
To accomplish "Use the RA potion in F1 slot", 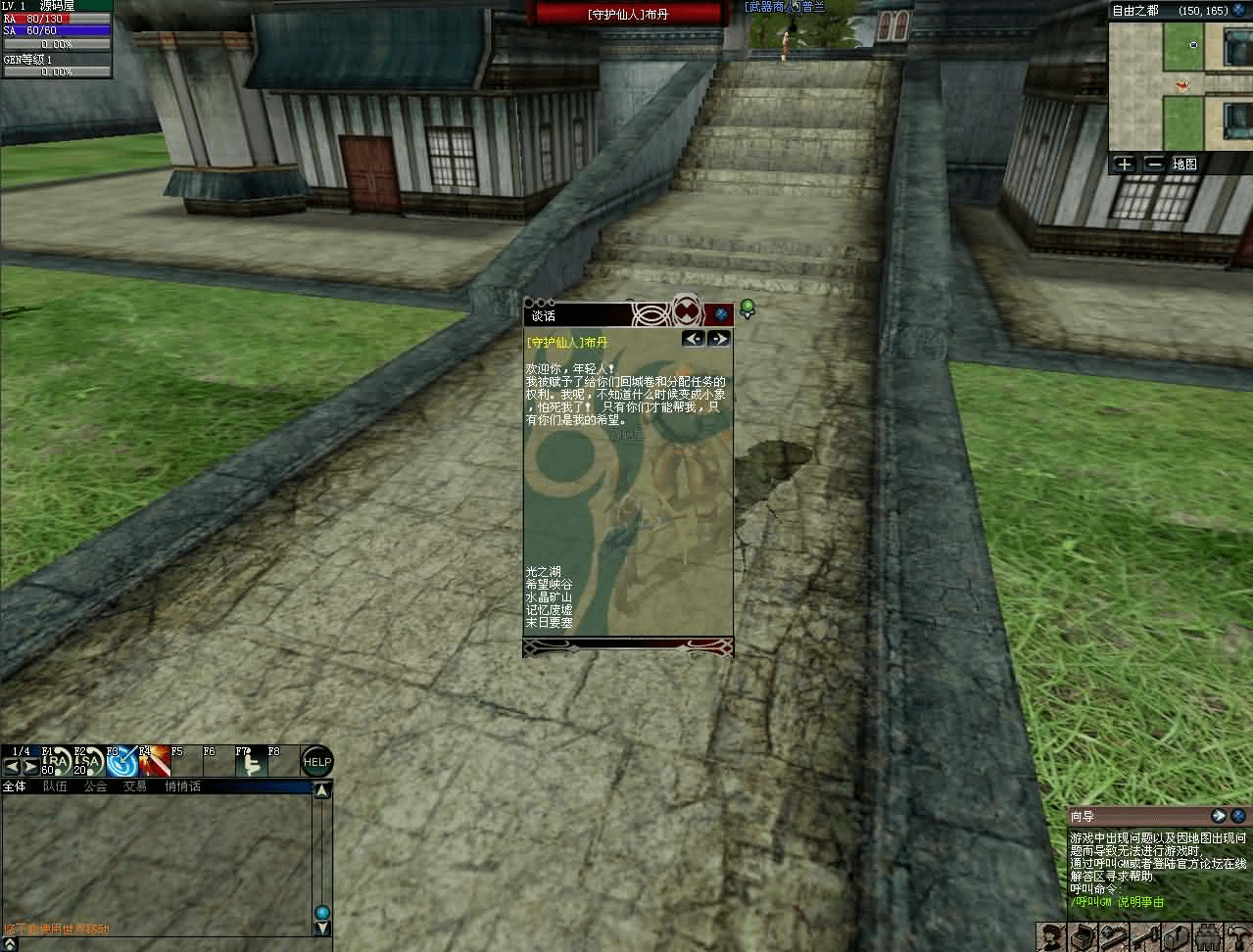I will click(x=55, y=761).
